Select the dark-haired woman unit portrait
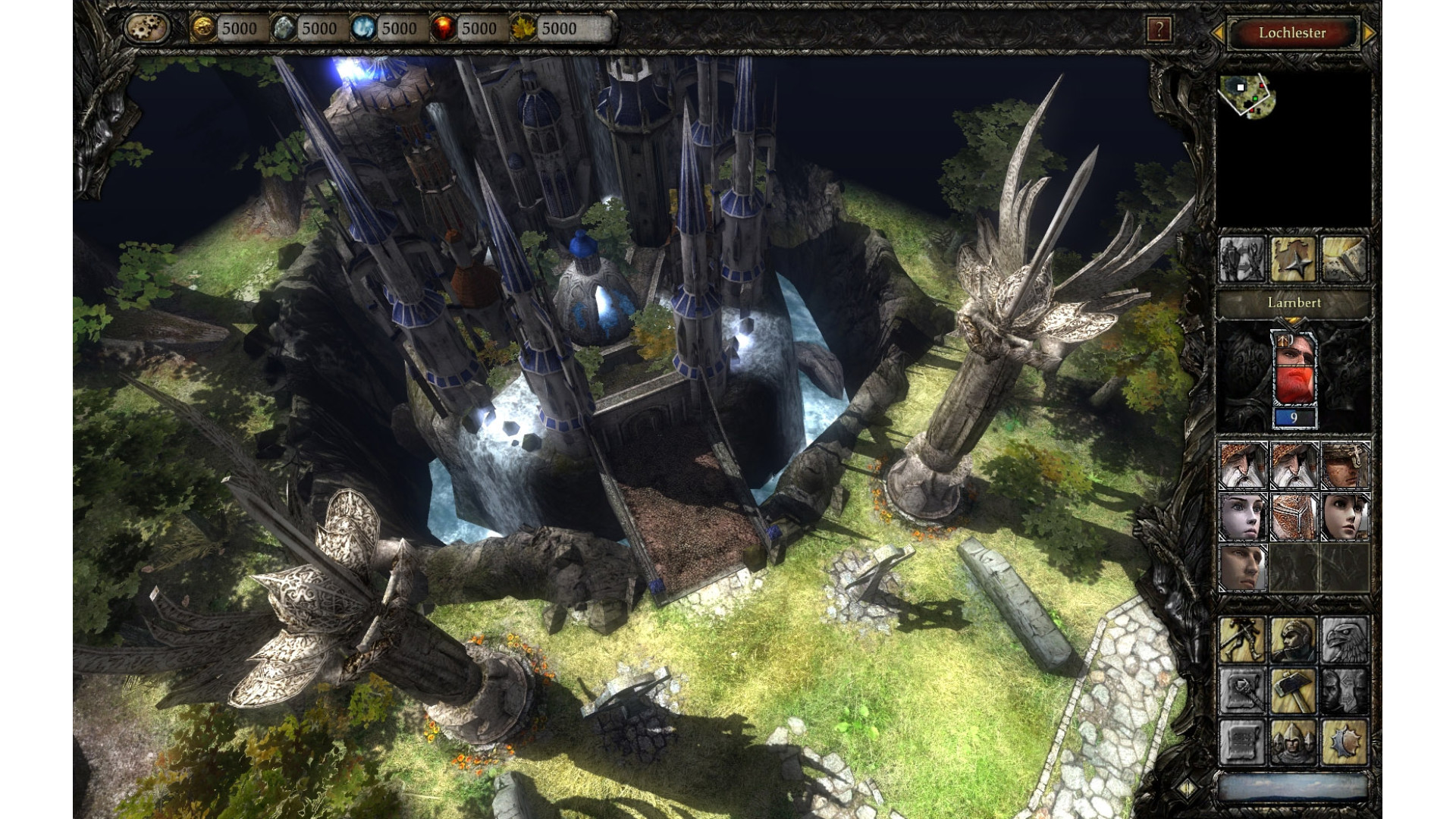 [x=1345, y=516]
